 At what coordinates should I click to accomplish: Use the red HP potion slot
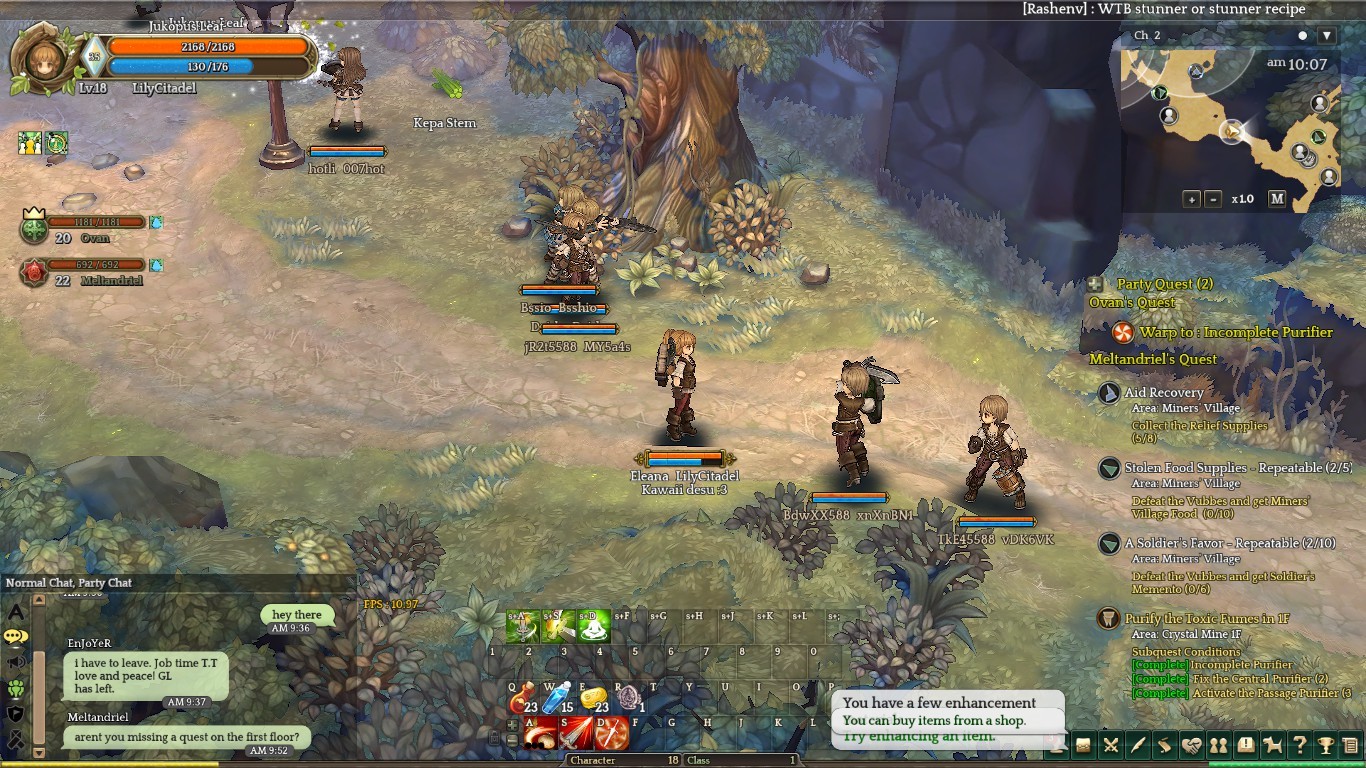tap(523, 697)
